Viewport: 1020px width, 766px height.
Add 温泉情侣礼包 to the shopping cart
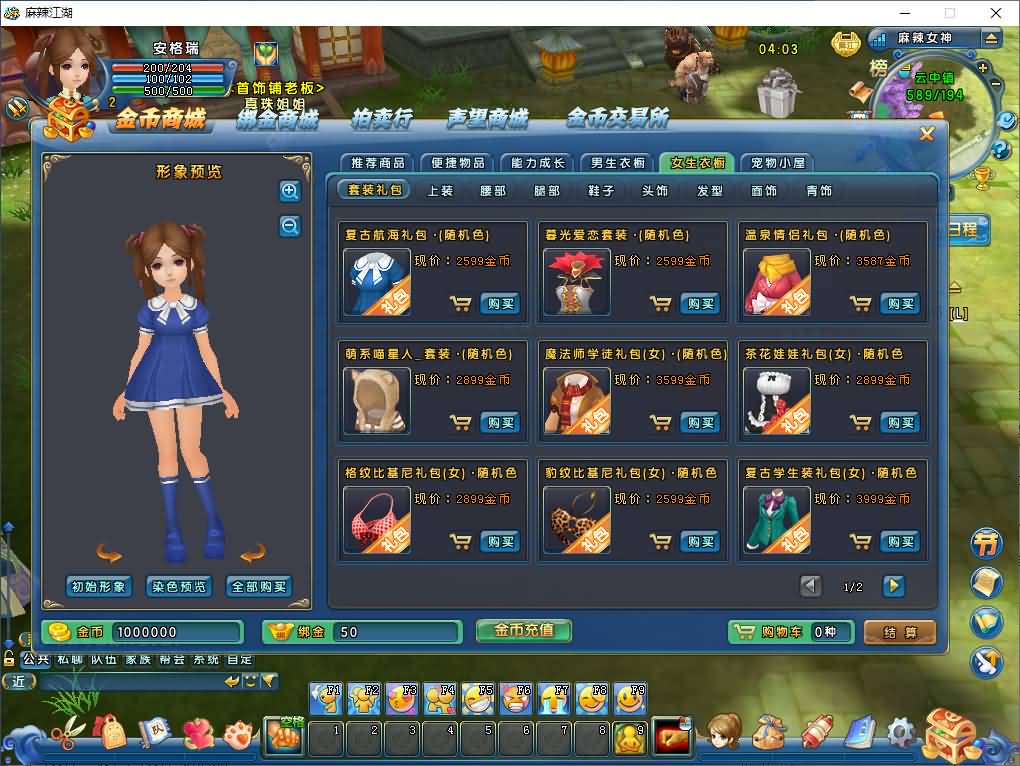[860, 303]
